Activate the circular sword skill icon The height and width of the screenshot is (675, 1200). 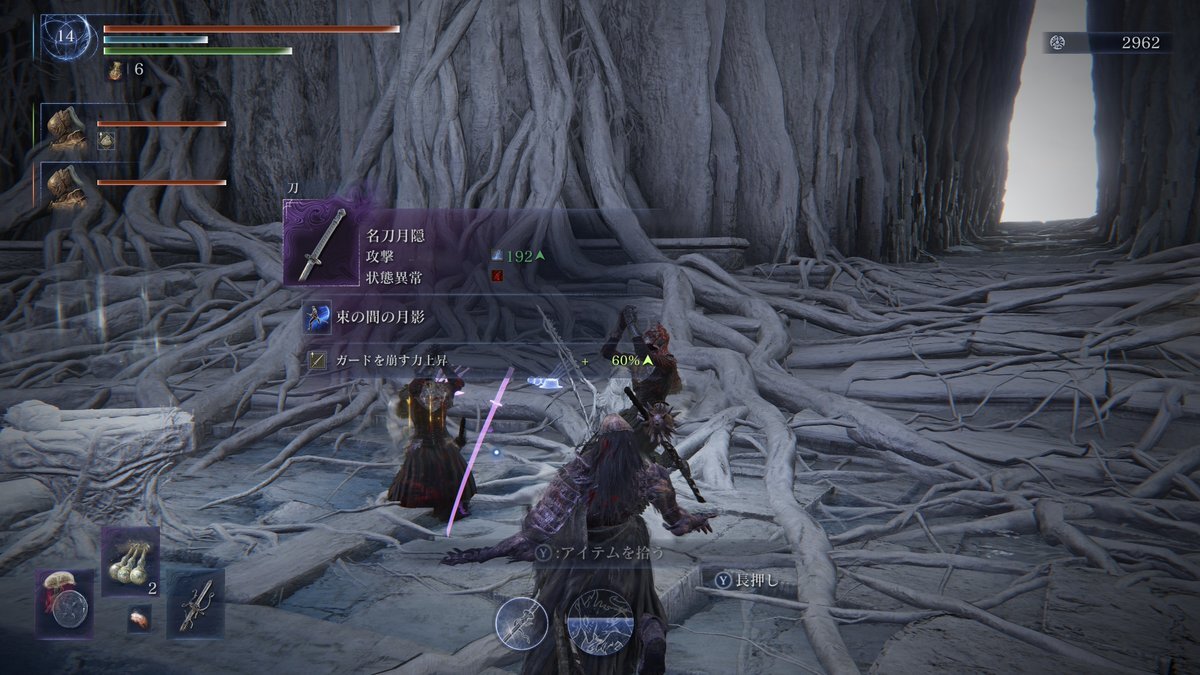point(522,622)
